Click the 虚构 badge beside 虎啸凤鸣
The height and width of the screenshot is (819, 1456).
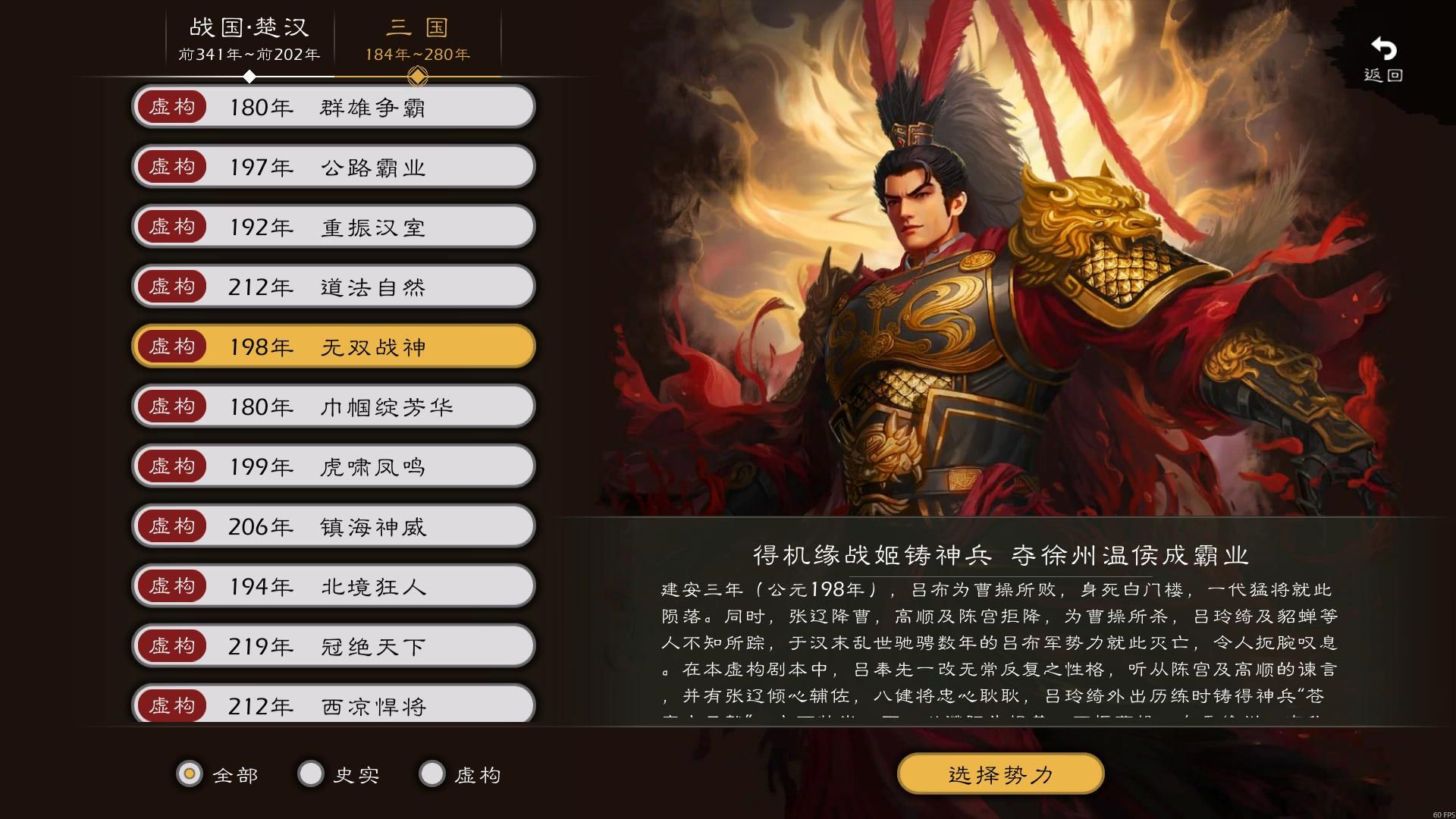pos(172,466)
